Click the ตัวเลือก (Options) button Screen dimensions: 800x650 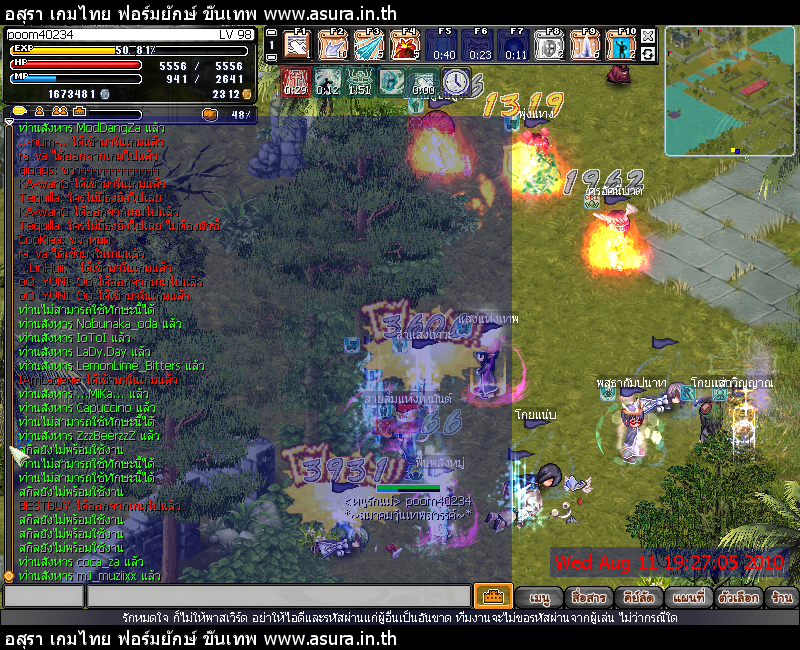(x=735, y=597)
